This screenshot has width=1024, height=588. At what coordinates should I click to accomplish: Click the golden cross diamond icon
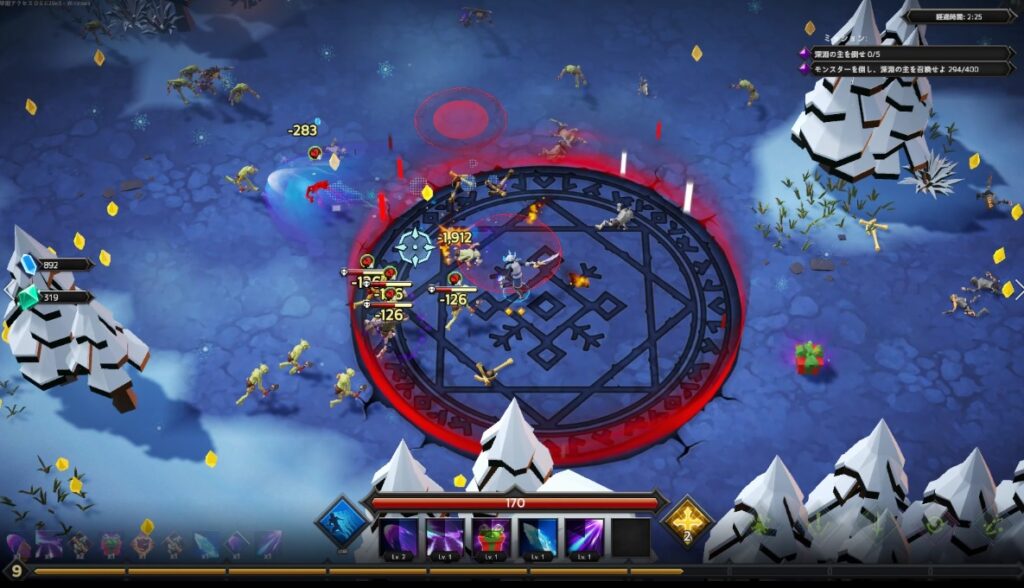click(x=687, y=521)
